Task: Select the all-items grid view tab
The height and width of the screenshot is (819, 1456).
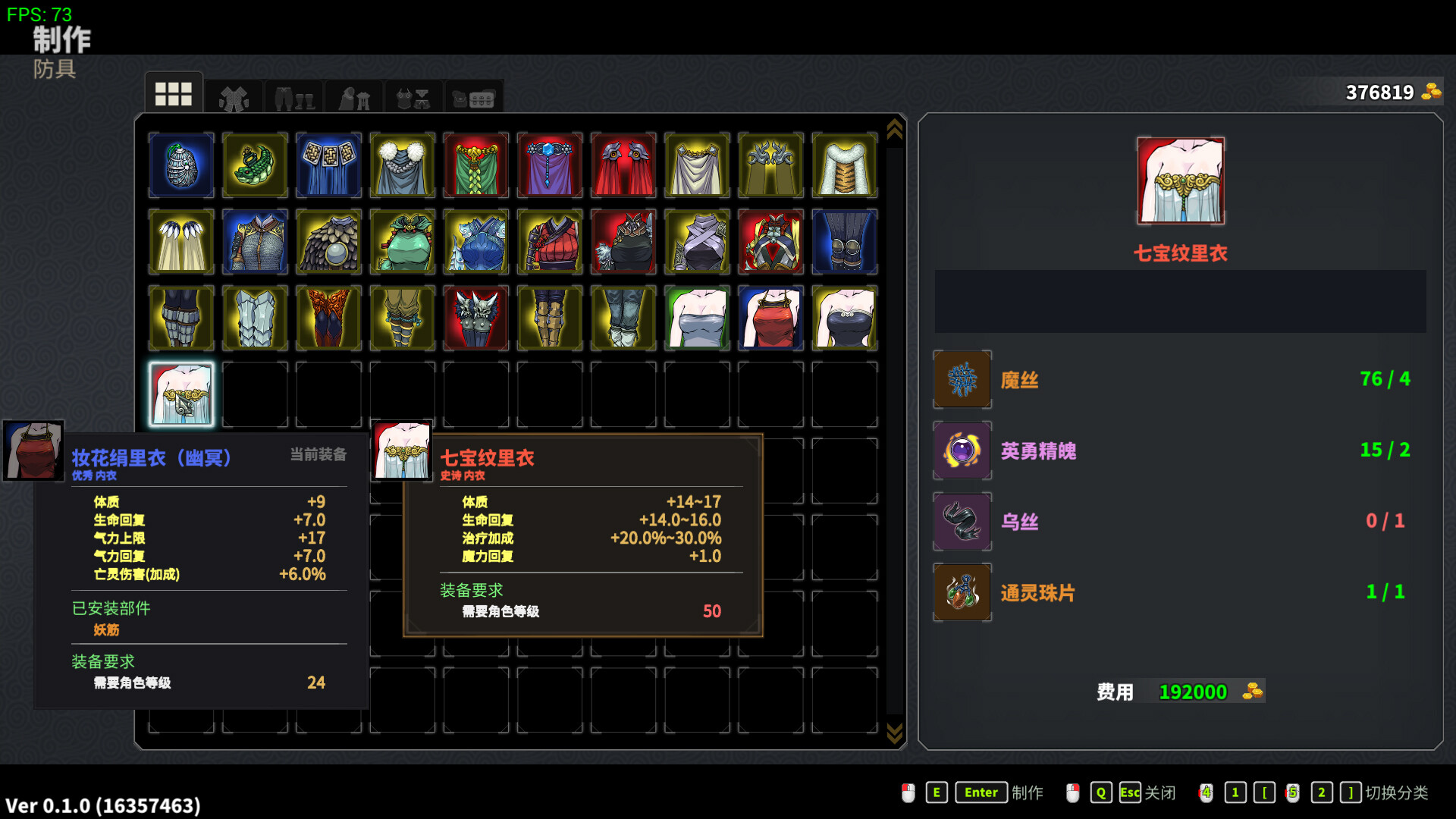Action: click(173, 95)
